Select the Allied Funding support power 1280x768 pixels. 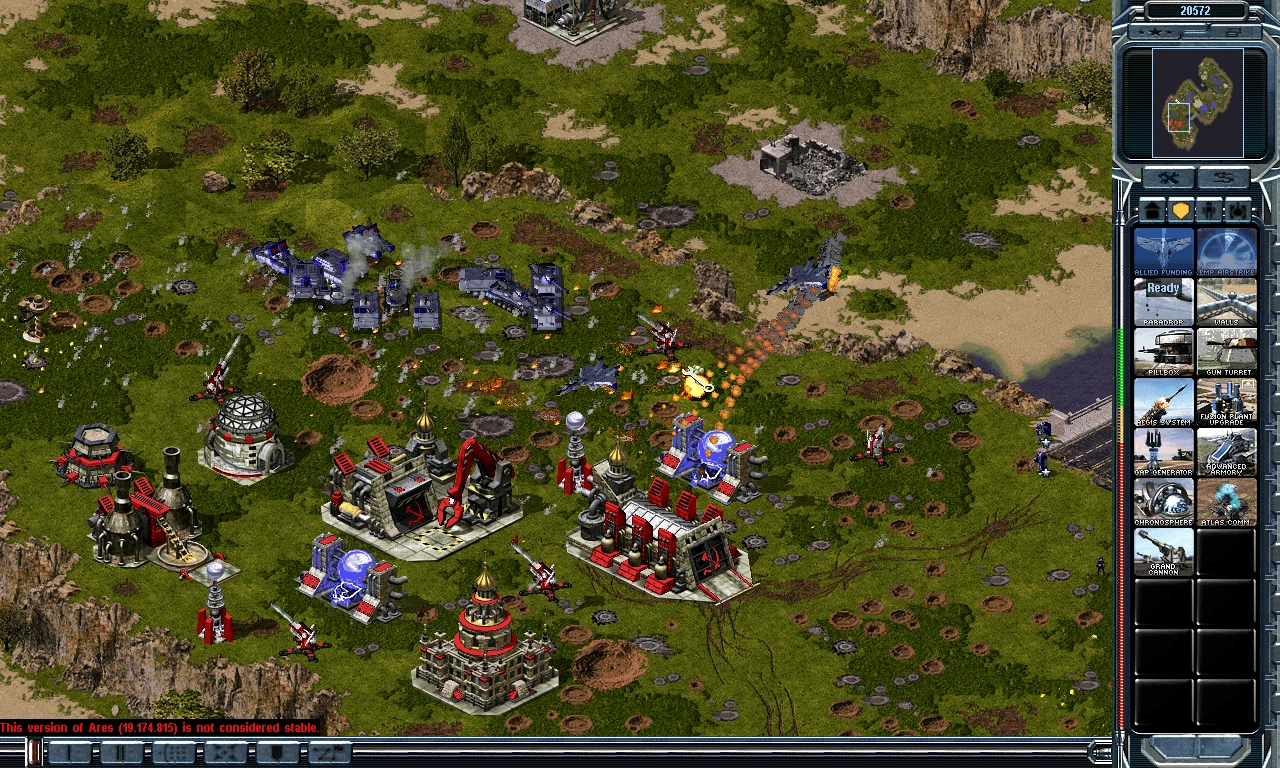click(1163, 252)
